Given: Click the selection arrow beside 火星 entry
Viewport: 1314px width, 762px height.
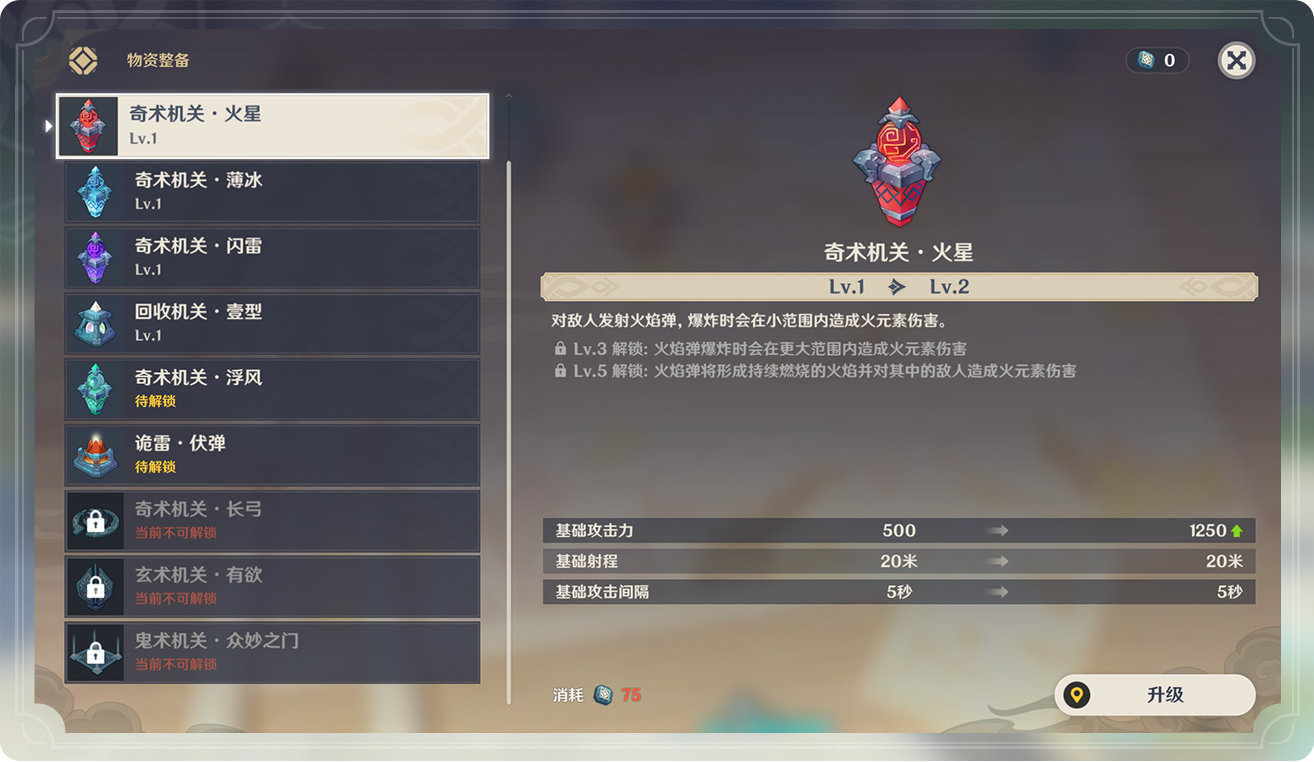Looking at the screenshot, I should point(47,124).
